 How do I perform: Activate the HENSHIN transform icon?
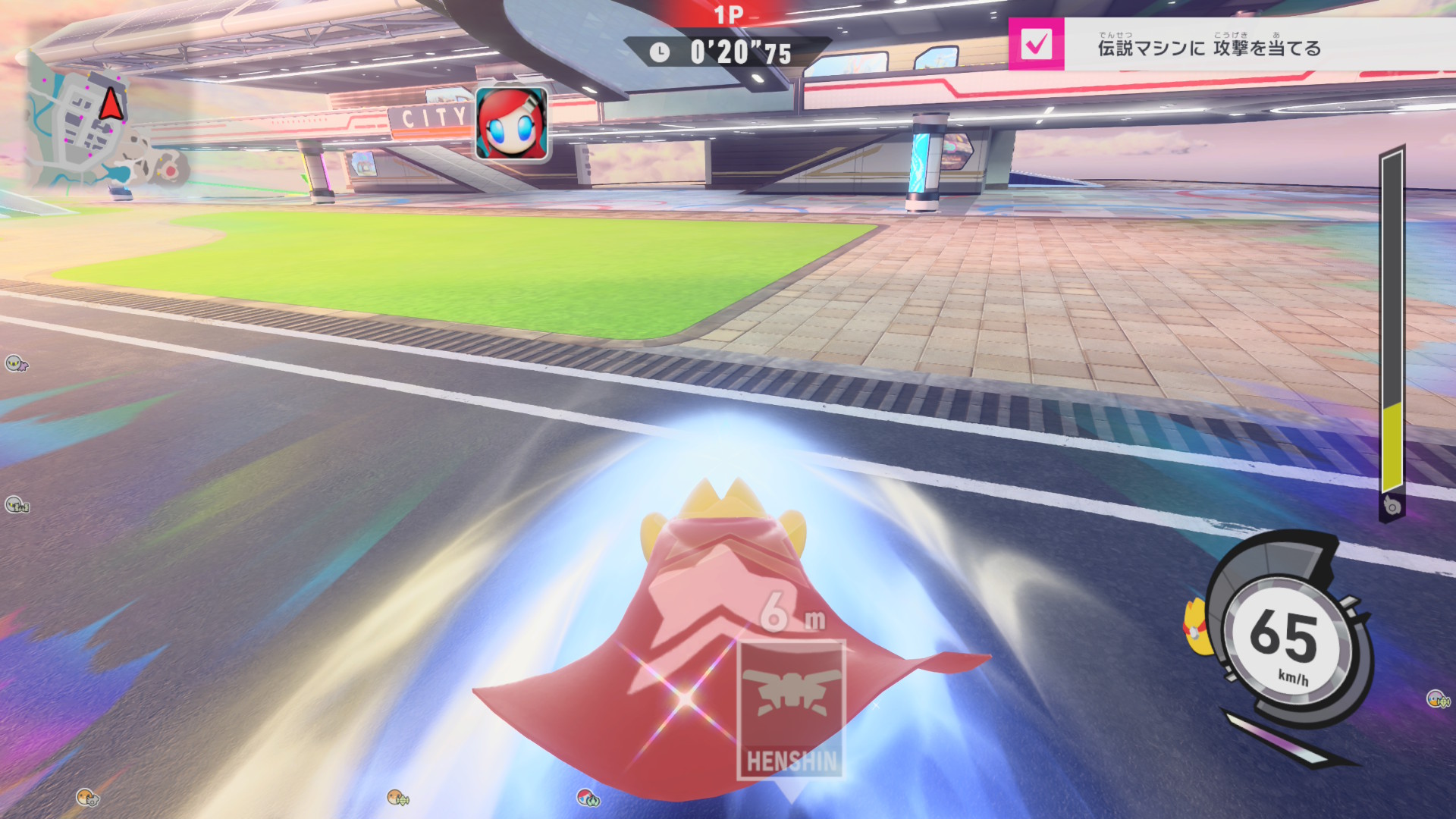coord(791,709)
